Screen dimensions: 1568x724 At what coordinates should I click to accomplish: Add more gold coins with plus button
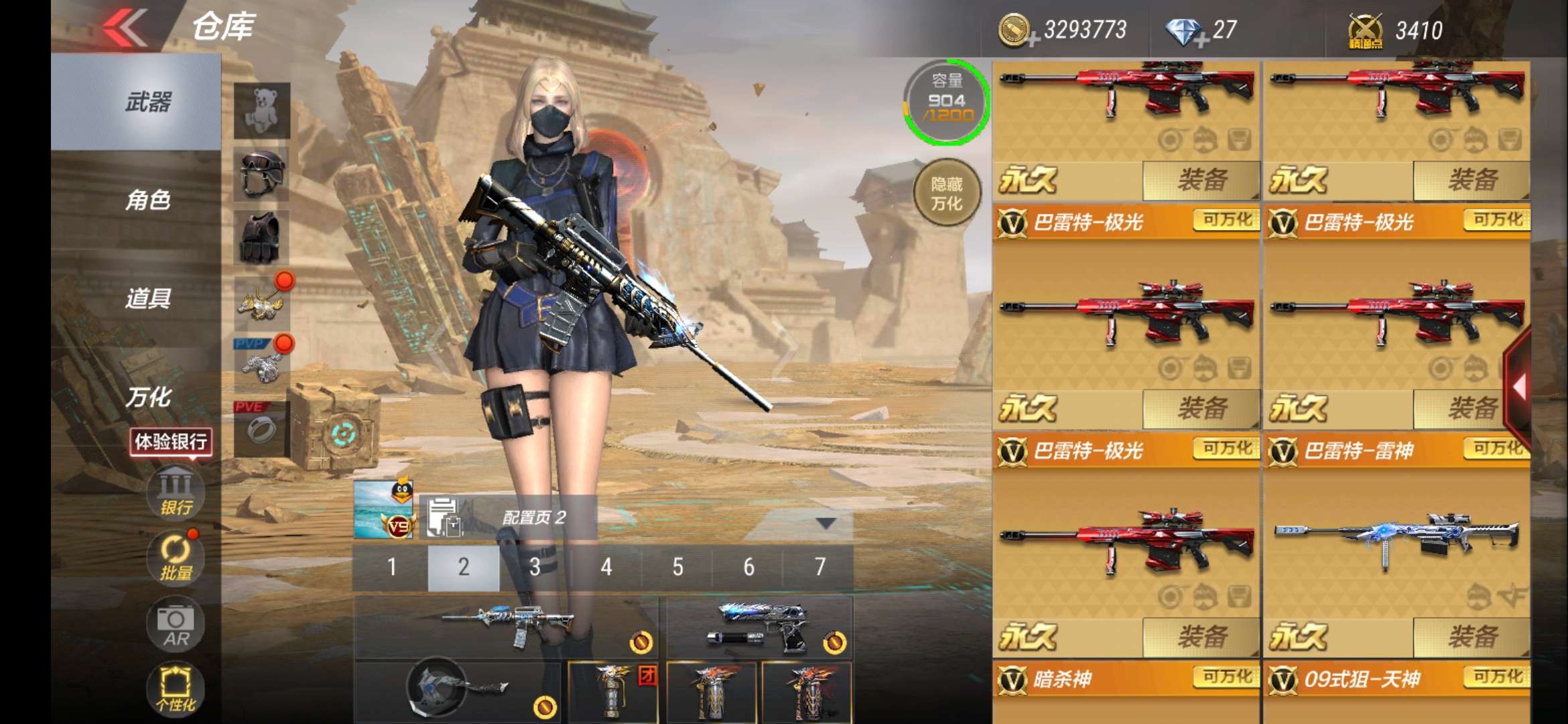(x=1033, y=40)
